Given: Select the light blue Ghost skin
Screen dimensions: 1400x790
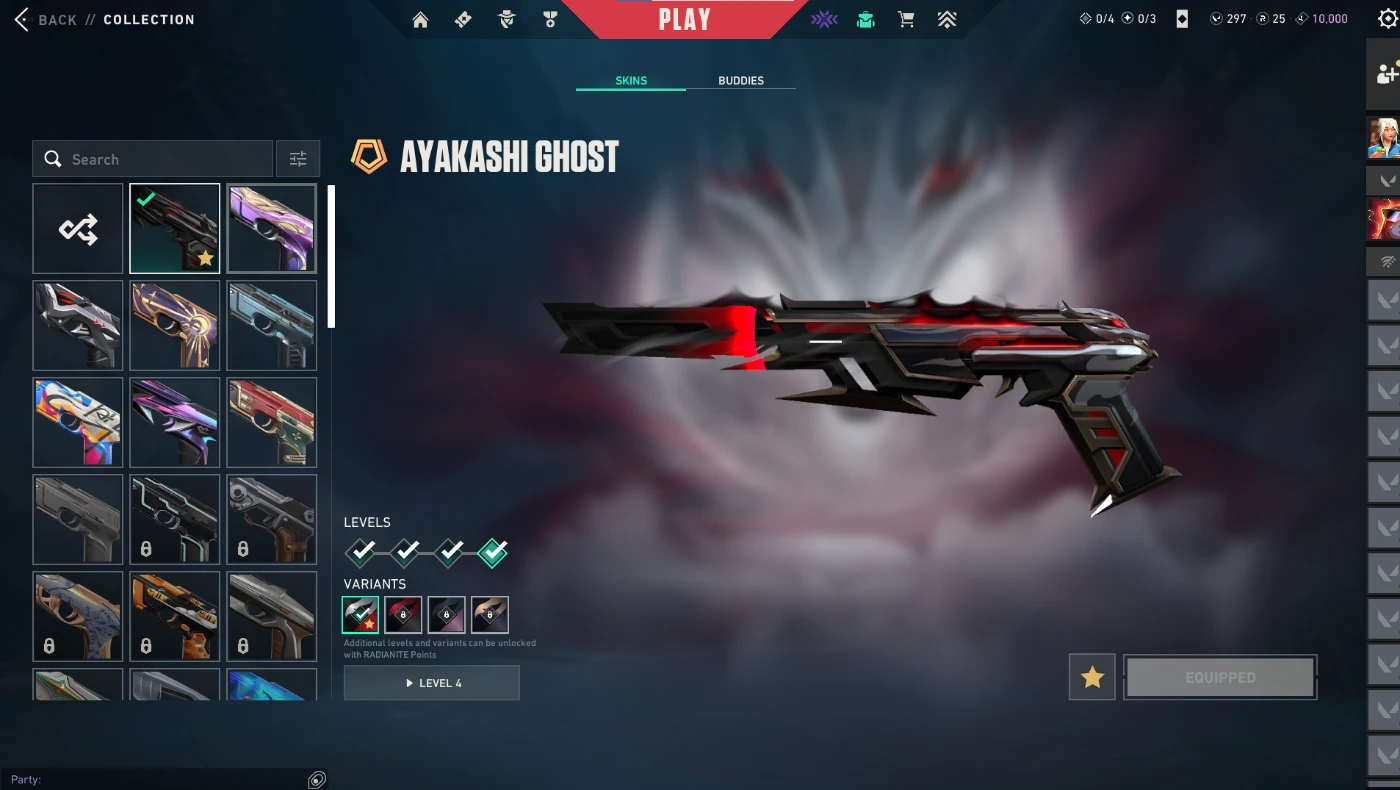Looking at the screenshot, I should pyautogui.click(x=272, y=326).
